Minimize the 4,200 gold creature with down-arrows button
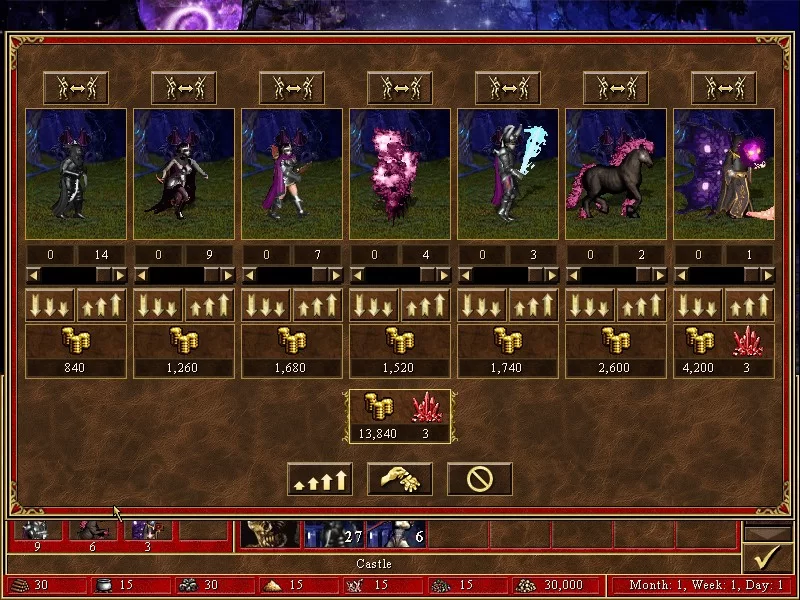Screen dimensions: 800x600 (698, 305)
